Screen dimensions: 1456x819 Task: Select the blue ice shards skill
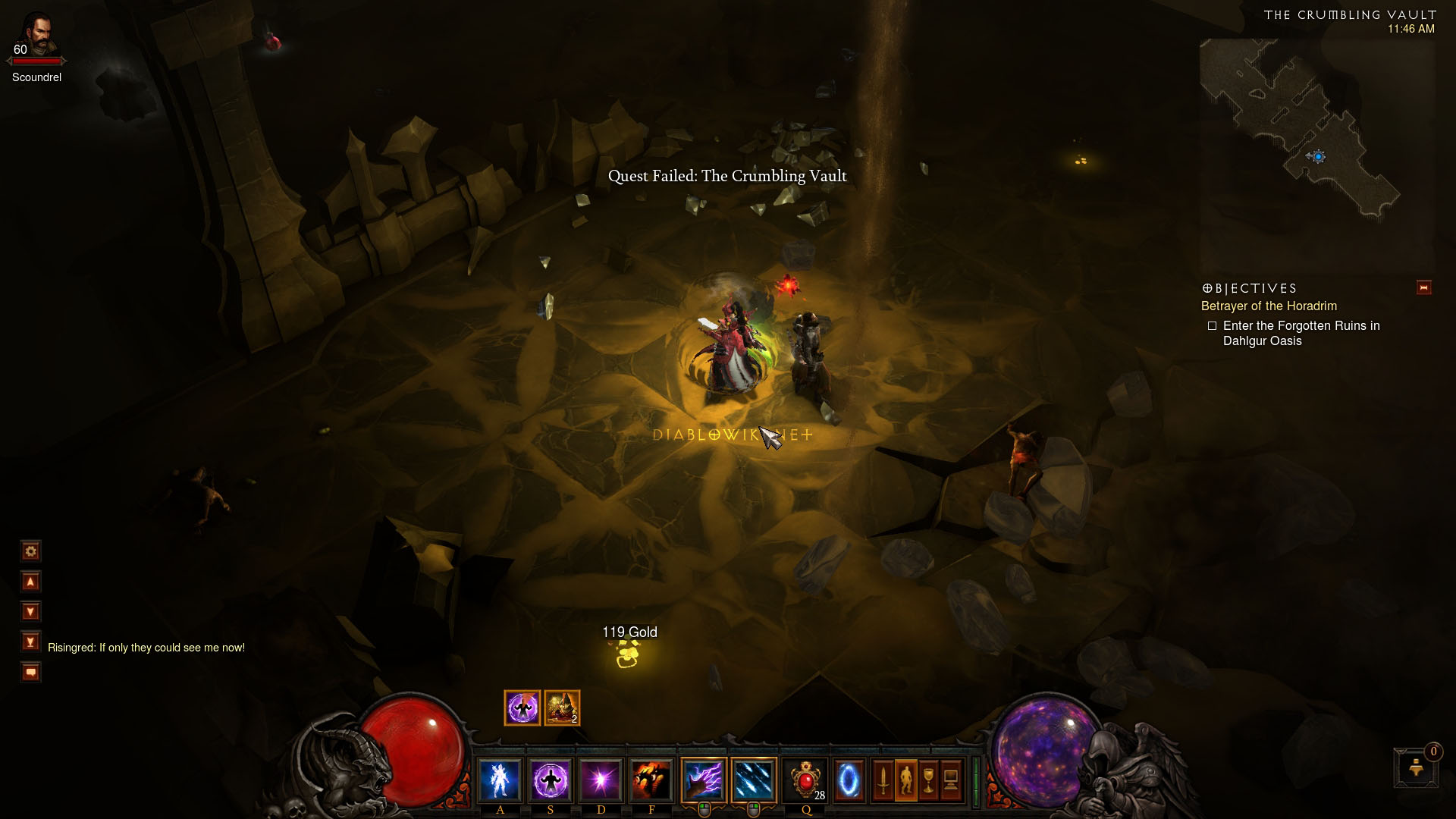click(754, 780)
